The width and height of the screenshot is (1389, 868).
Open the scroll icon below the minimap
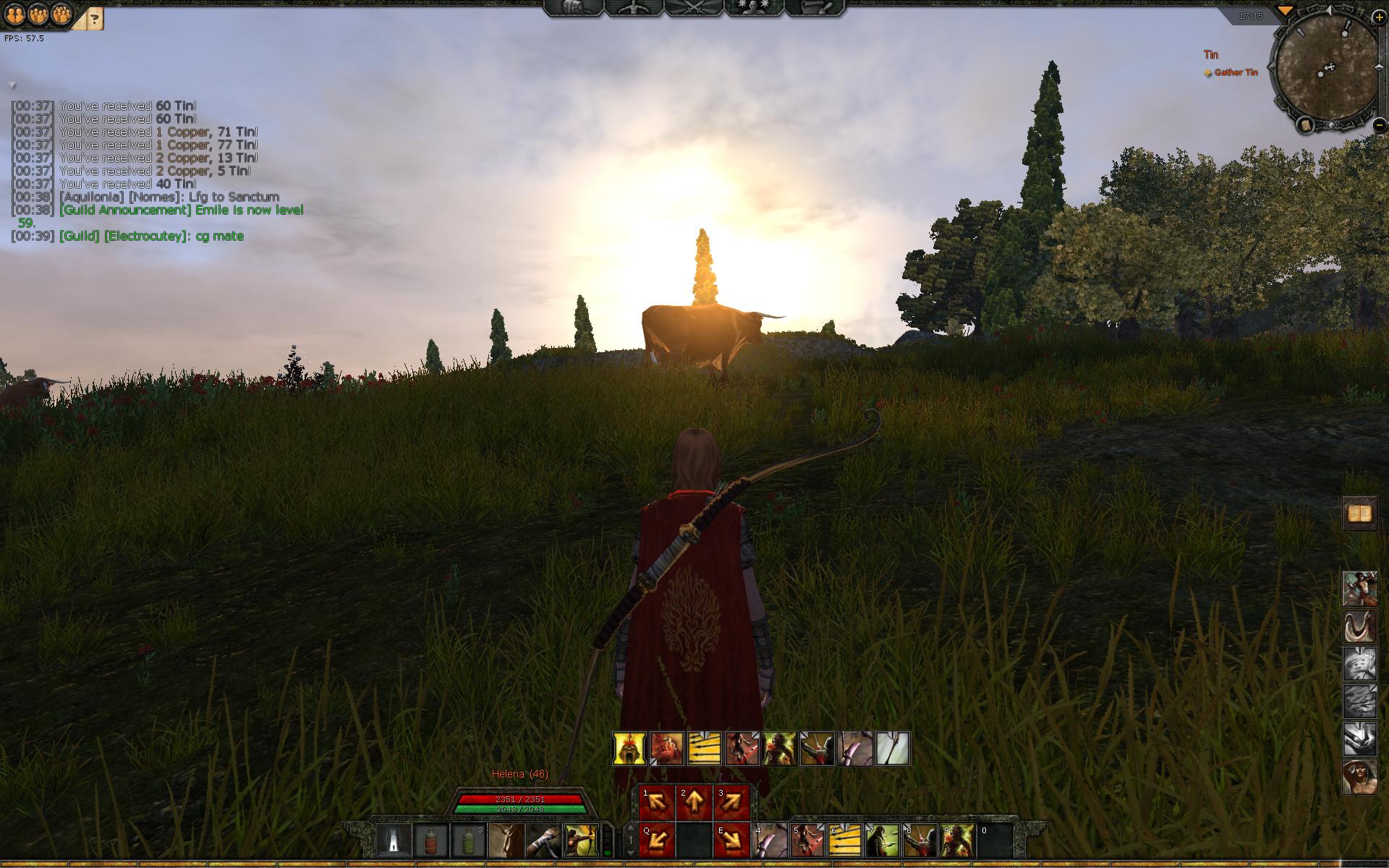[1306, 125]
